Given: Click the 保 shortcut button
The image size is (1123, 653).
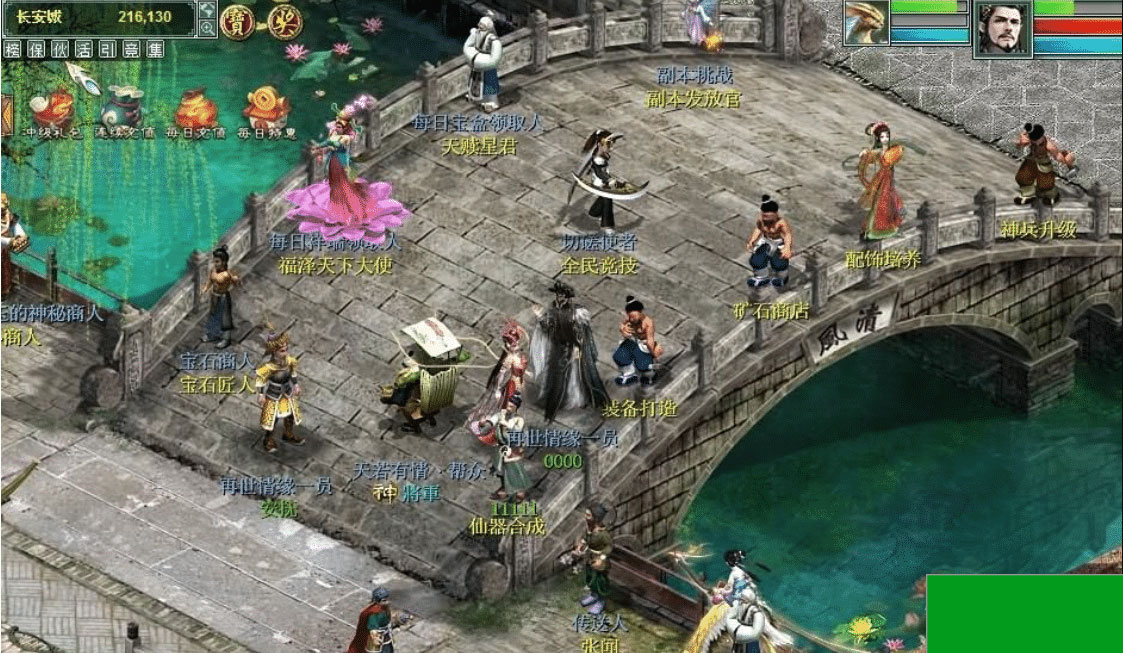Looking at the screenshot, I should [36, 48].
